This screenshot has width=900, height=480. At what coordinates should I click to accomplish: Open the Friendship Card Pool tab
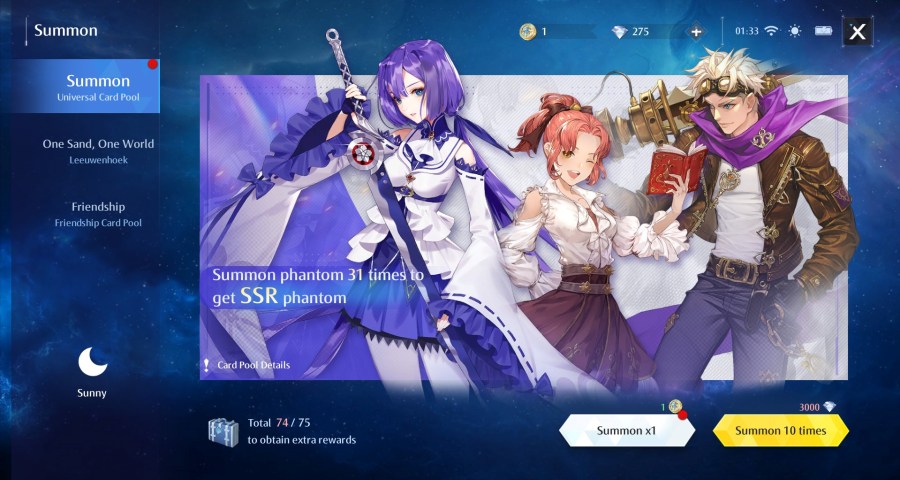coord(97,213)
